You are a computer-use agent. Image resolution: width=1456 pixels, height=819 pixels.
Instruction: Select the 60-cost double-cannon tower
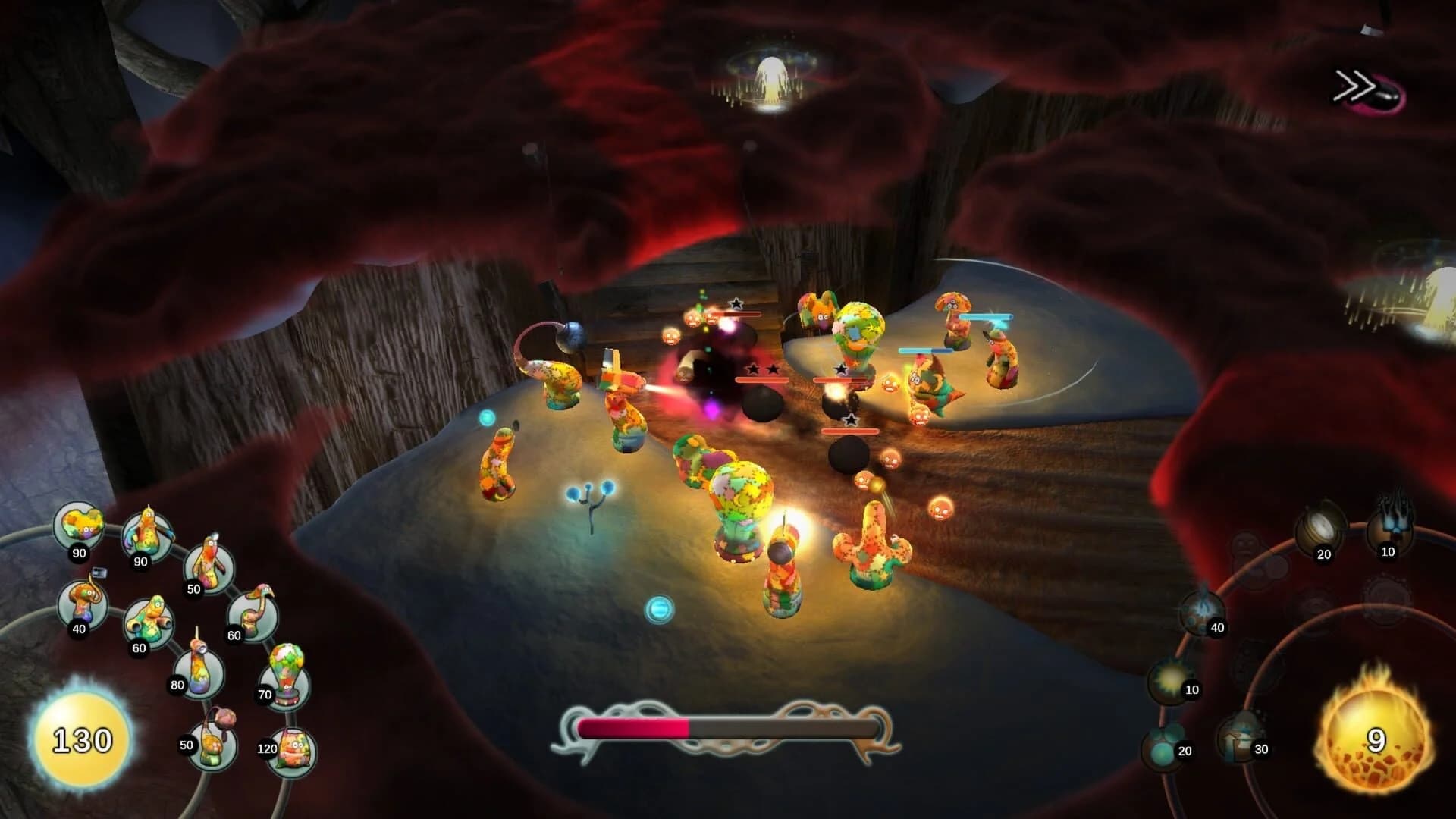[x=150, y=617]
